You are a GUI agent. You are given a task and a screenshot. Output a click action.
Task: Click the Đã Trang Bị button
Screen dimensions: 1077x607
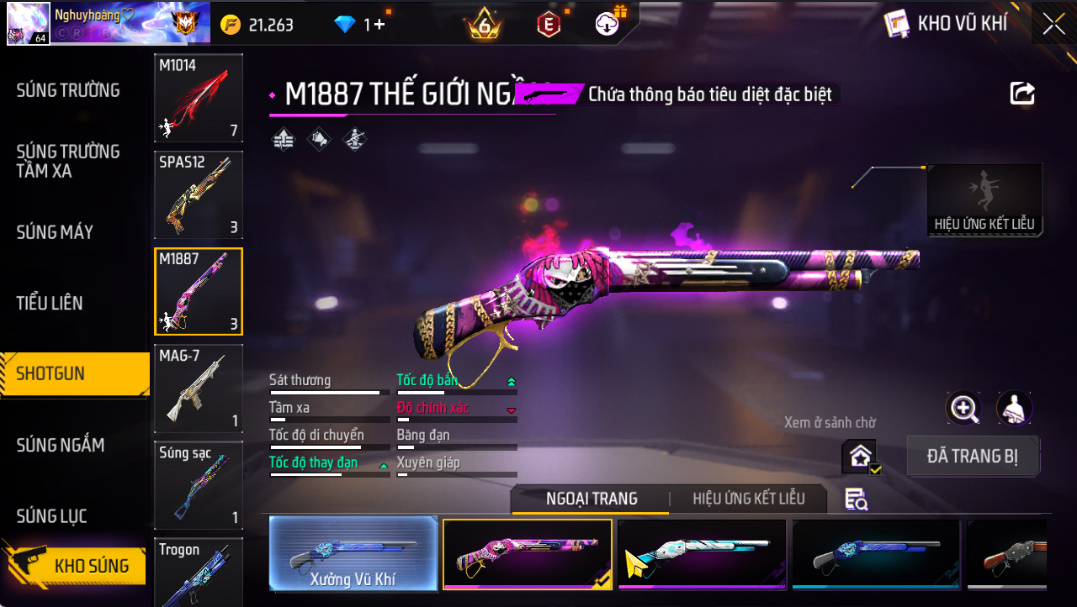tap(972, 456)
